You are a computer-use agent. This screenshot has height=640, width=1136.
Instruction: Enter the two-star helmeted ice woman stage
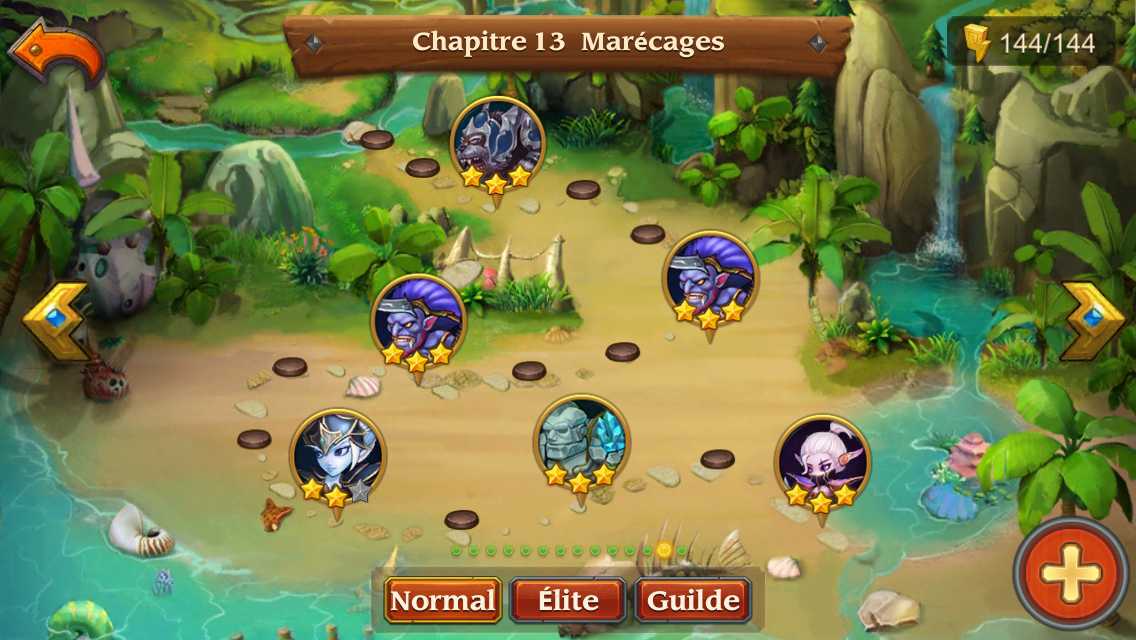[337, 457]
